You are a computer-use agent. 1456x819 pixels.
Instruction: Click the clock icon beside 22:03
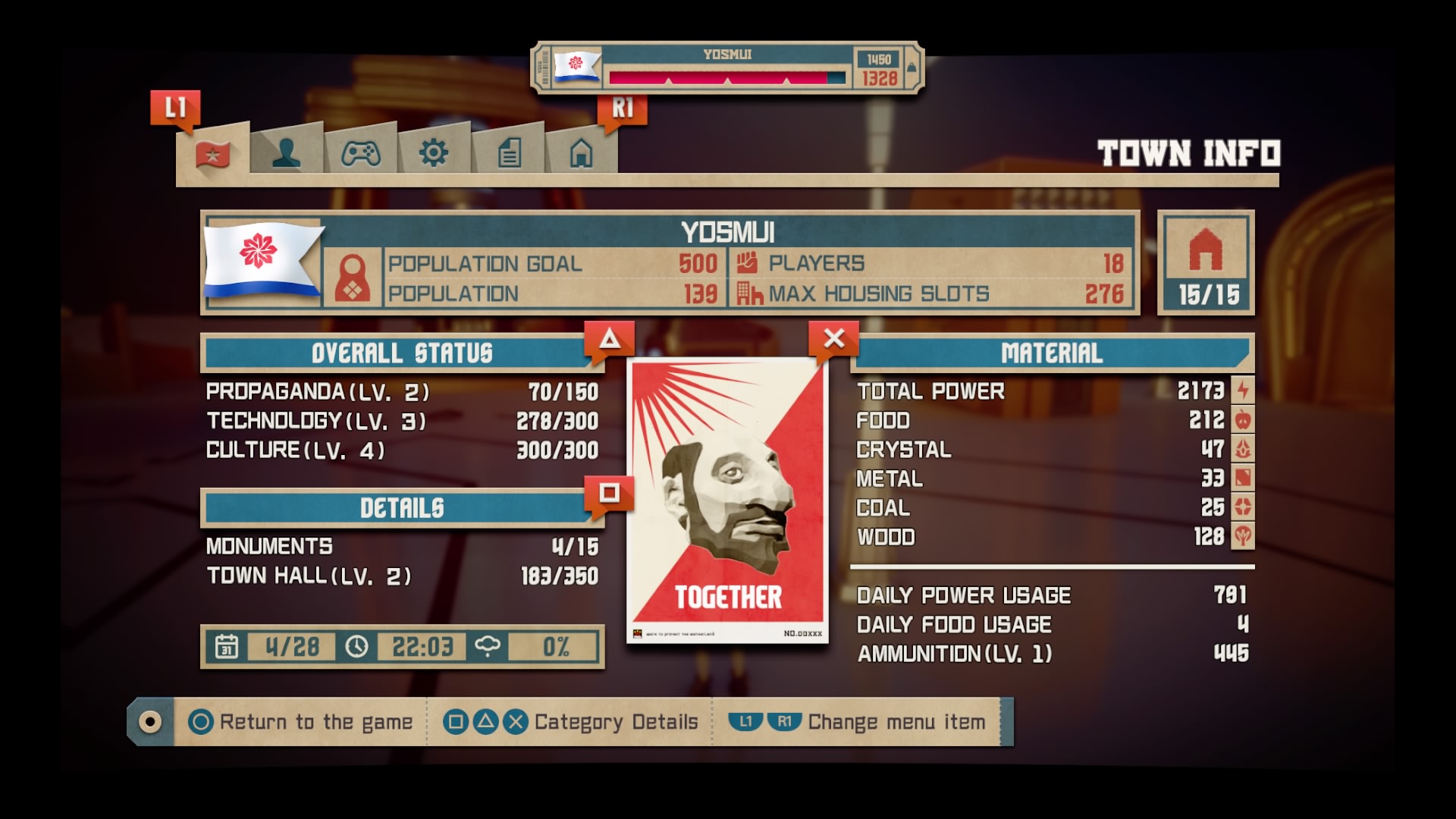tap(356, 648)
